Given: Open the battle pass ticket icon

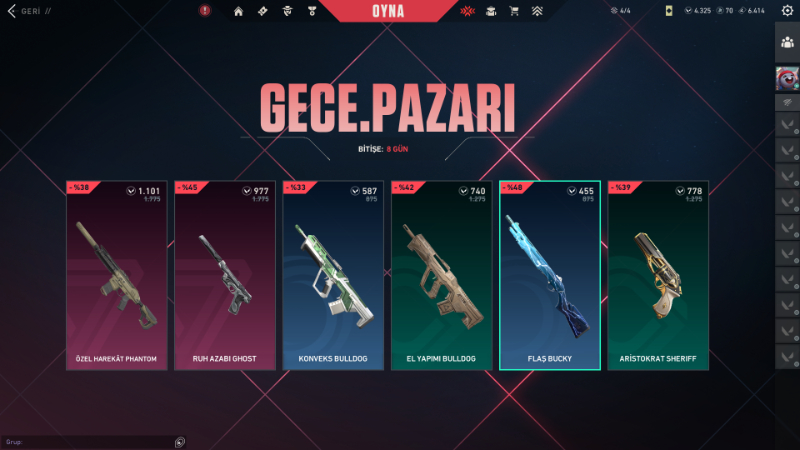Looking at the screenshot, I should pyautogui.click(x=262, y=12).
